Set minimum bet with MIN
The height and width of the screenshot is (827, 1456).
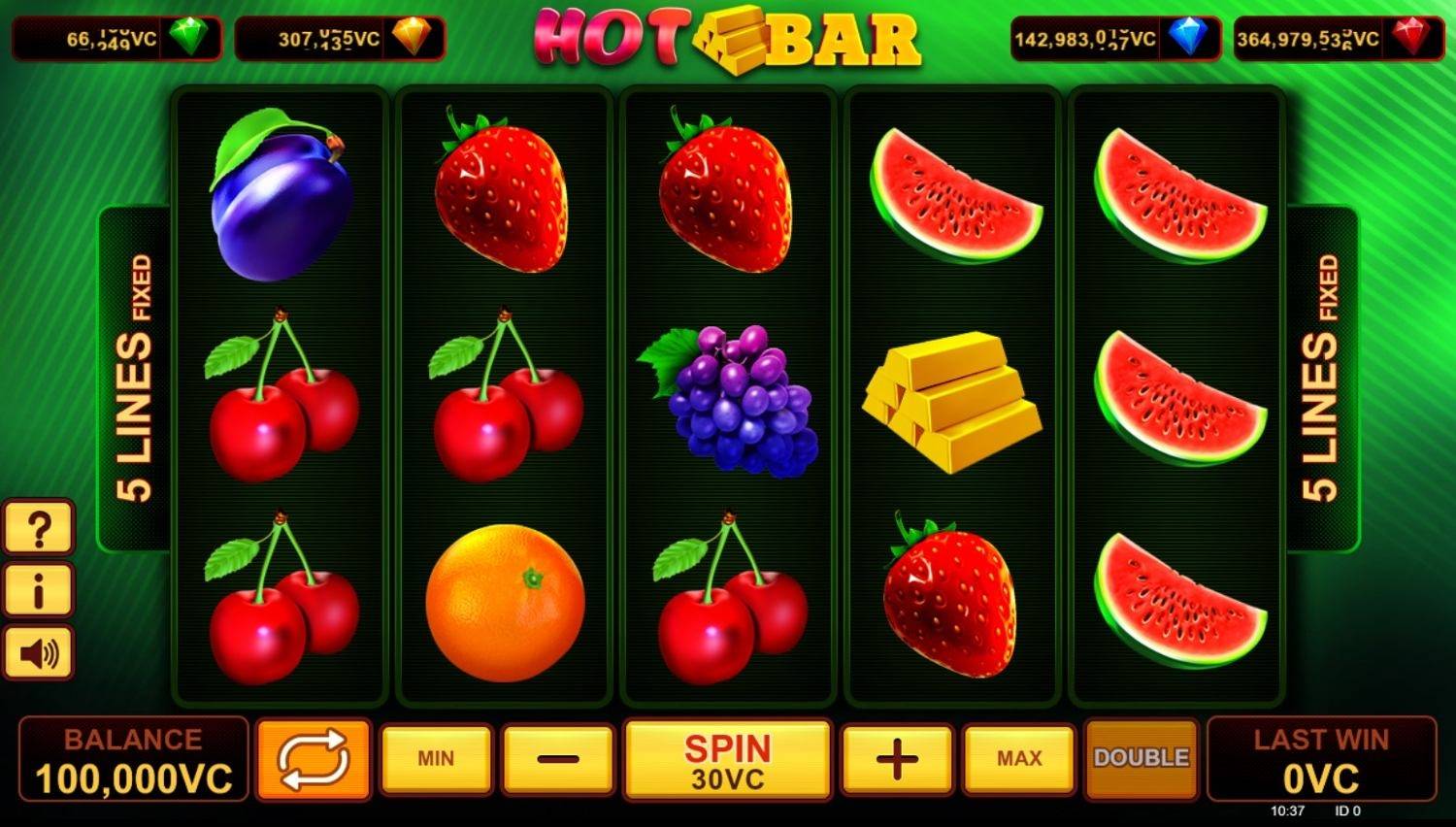436,758
